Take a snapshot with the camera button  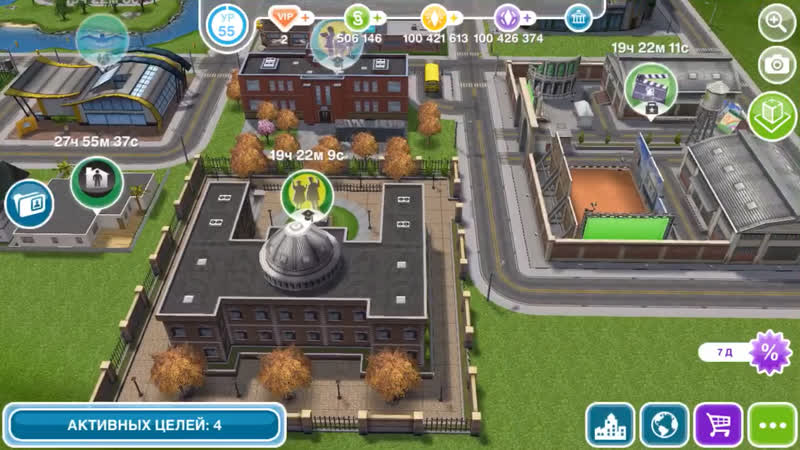(777, 65)
